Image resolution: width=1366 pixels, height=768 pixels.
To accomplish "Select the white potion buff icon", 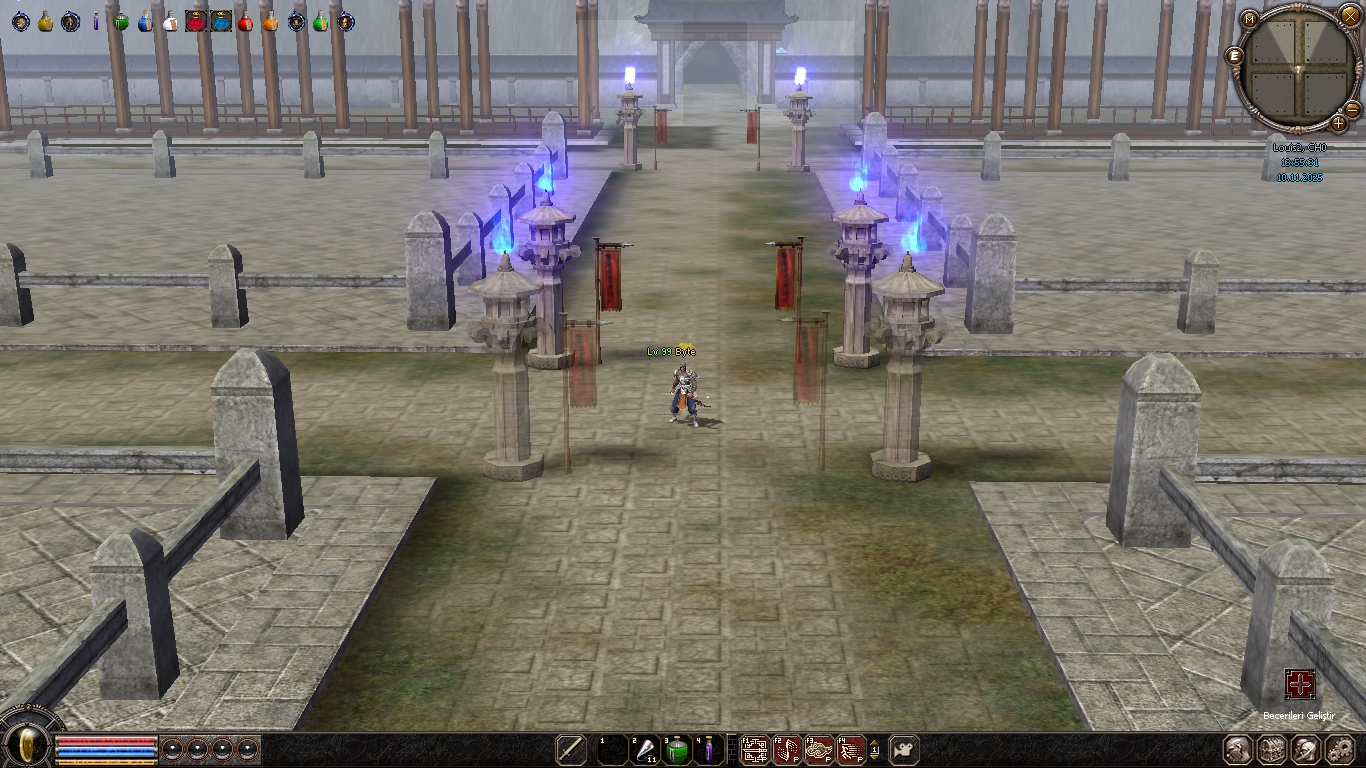I will 169,21.
